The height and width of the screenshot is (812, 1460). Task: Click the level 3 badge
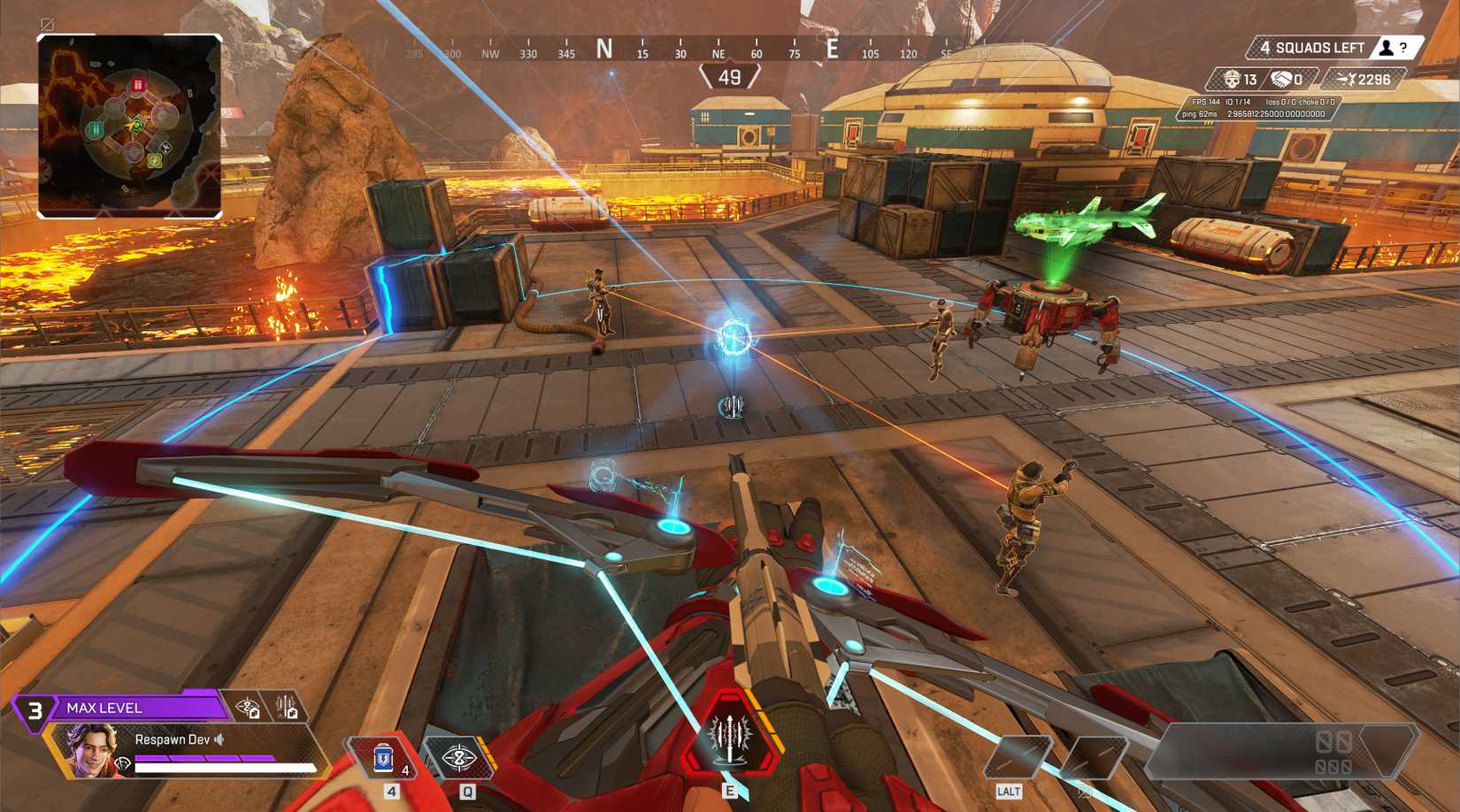coord(35,708)
